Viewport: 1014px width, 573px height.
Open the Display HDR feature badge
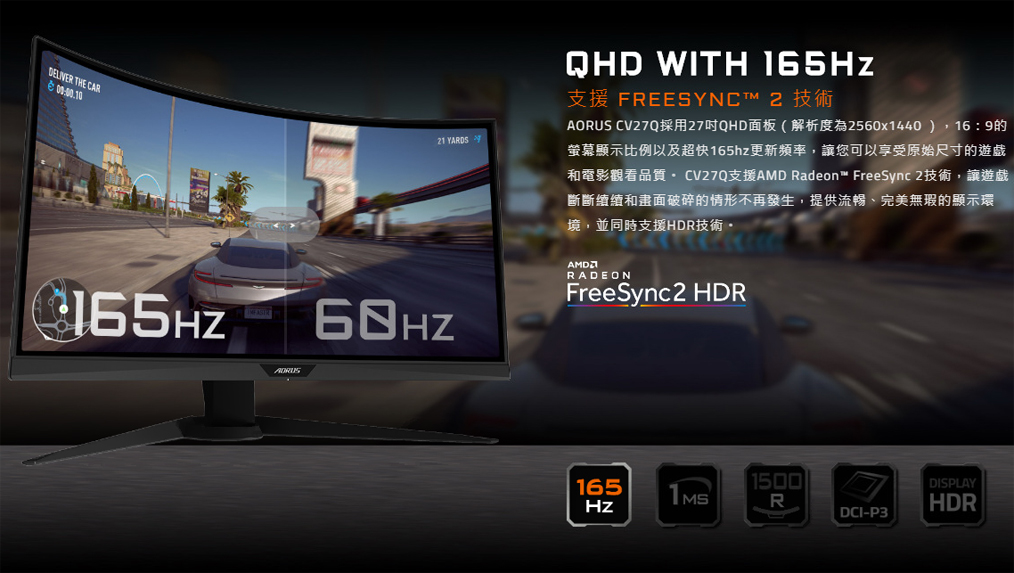click(x=951, y=495)
